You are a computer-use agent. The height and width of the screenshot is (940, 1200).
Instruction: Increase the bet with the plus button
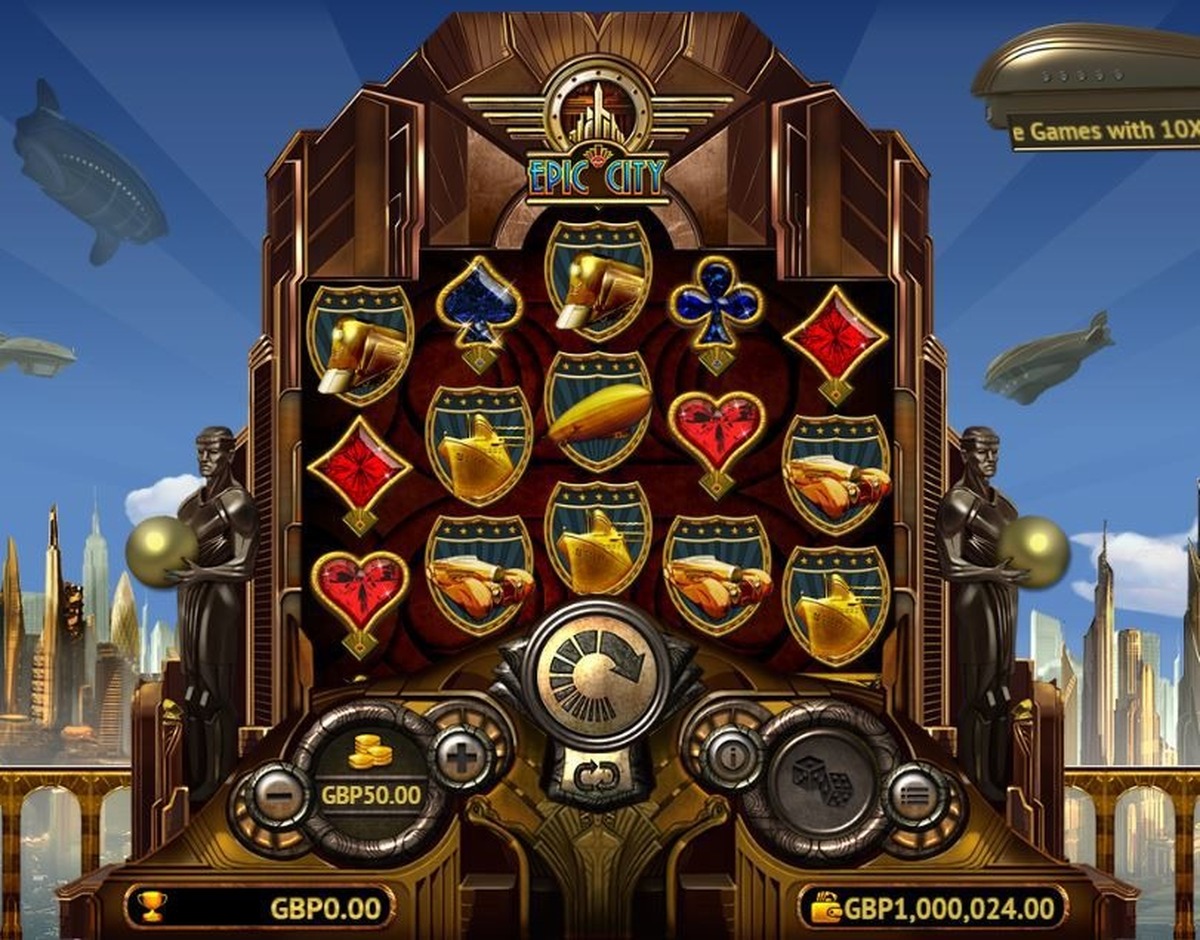click(x=460, y=759)
